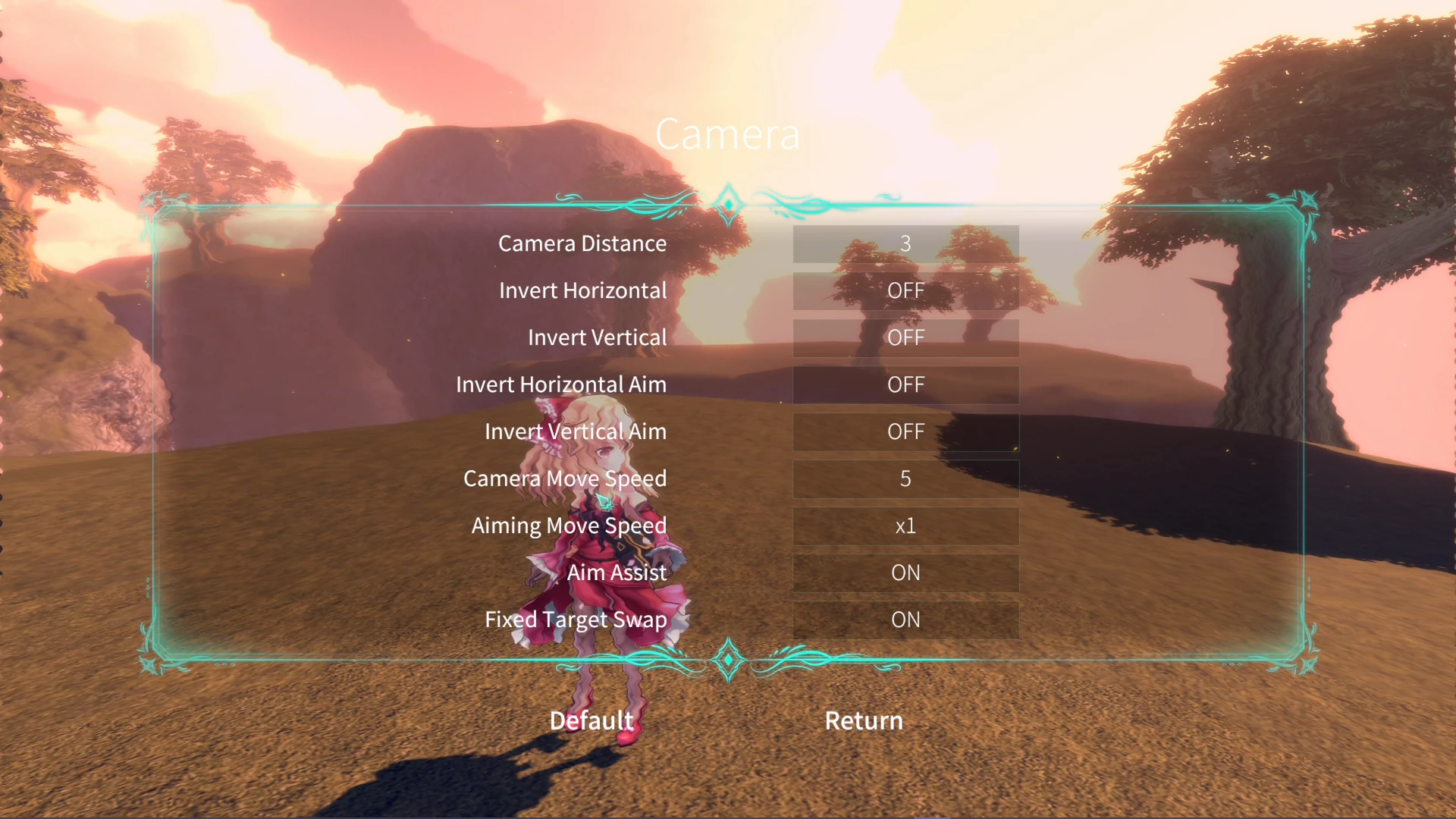Select the Invert Vertical setting row

point(598,337)
